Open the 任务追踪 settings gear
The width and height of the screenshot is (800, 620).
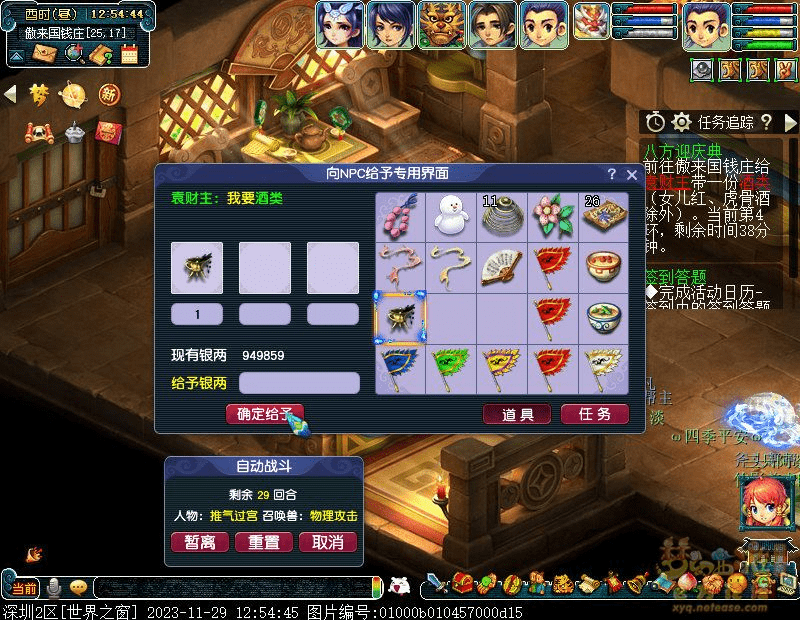682,122
